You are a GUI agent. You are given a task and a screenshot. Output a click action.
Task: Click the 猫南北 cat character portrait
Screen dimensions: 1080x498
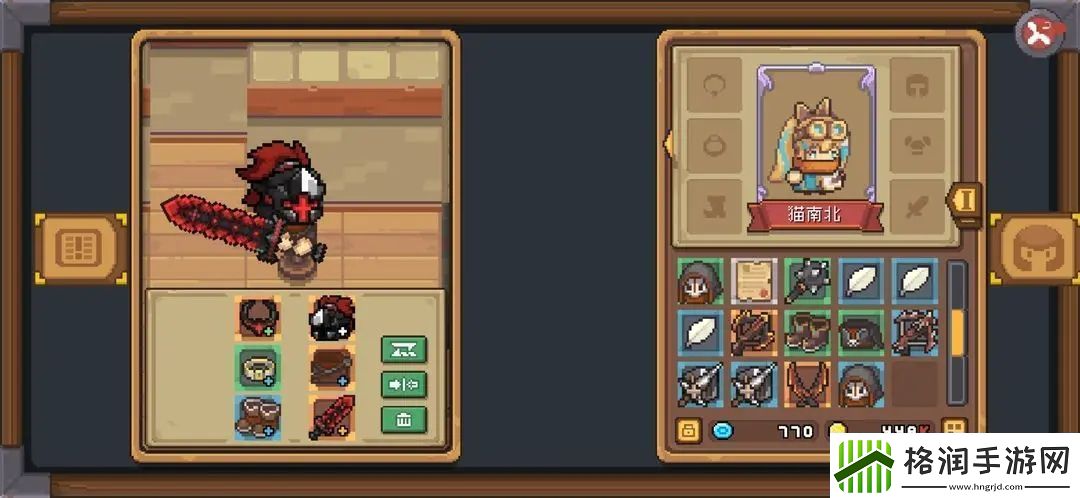point(815,135)
